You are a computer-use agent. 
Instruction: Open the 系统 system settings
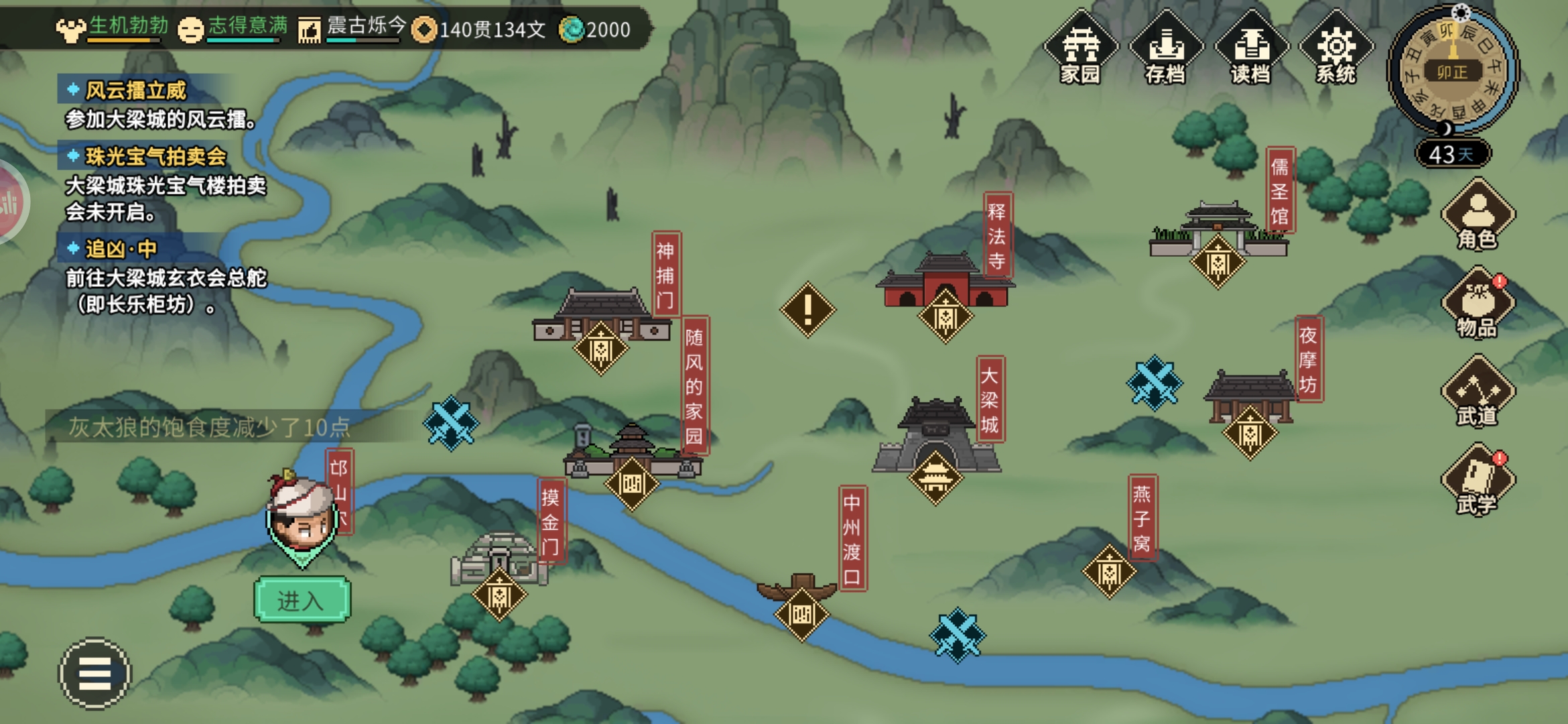[x=1336, y=48]
